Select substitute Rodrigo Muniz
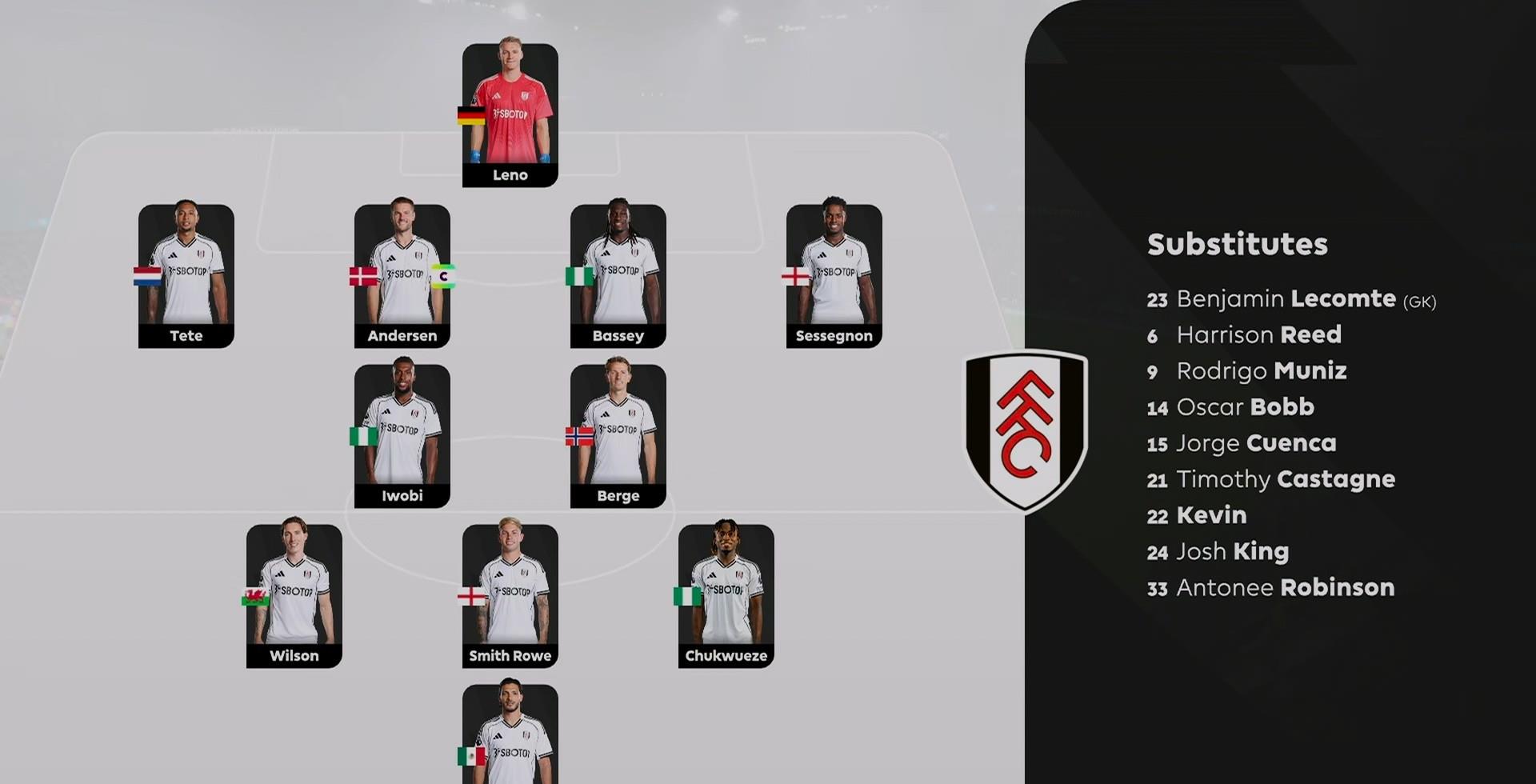This screenshot has width=1536, height=784. (x=1261, y=371)
